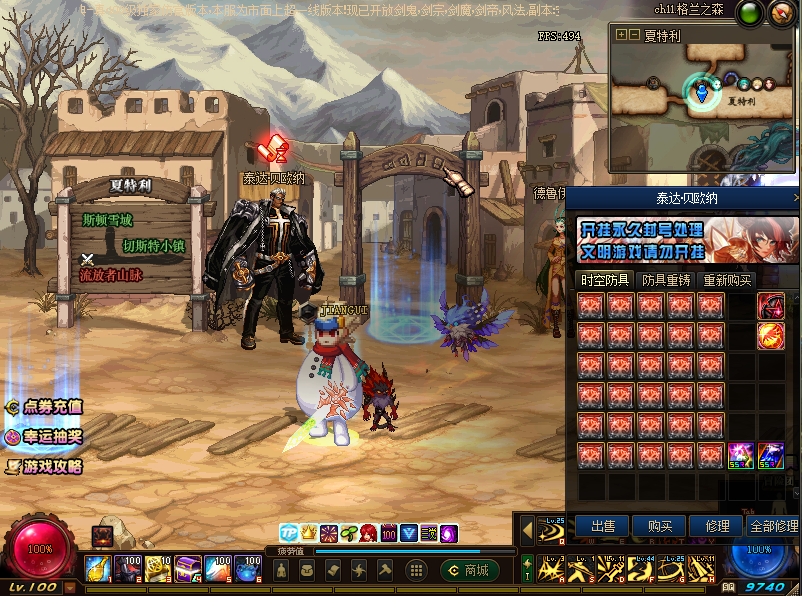Open the 防具重铸 tab
The width and height of the screenshot is (802, 596).
click(x=665, y=280)
